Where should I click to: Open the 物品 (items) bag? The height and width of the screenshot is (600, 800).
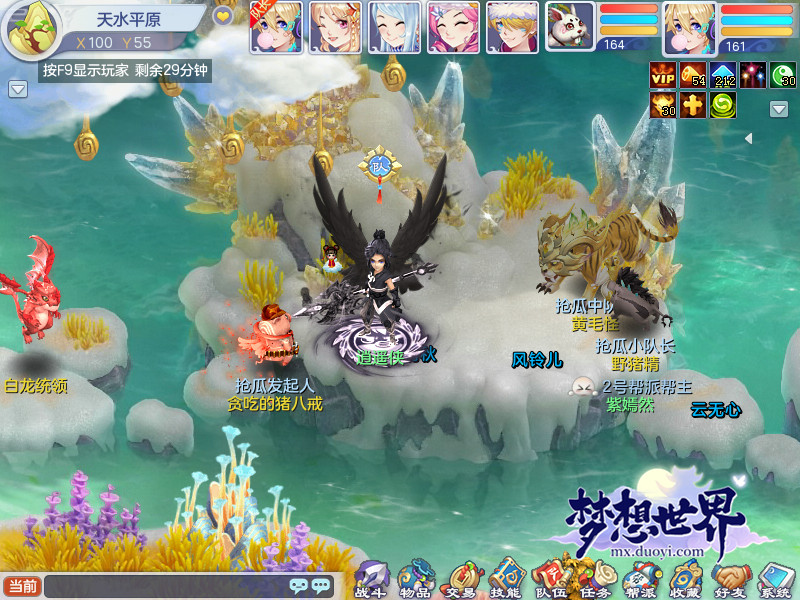click(x=416, y=579)
